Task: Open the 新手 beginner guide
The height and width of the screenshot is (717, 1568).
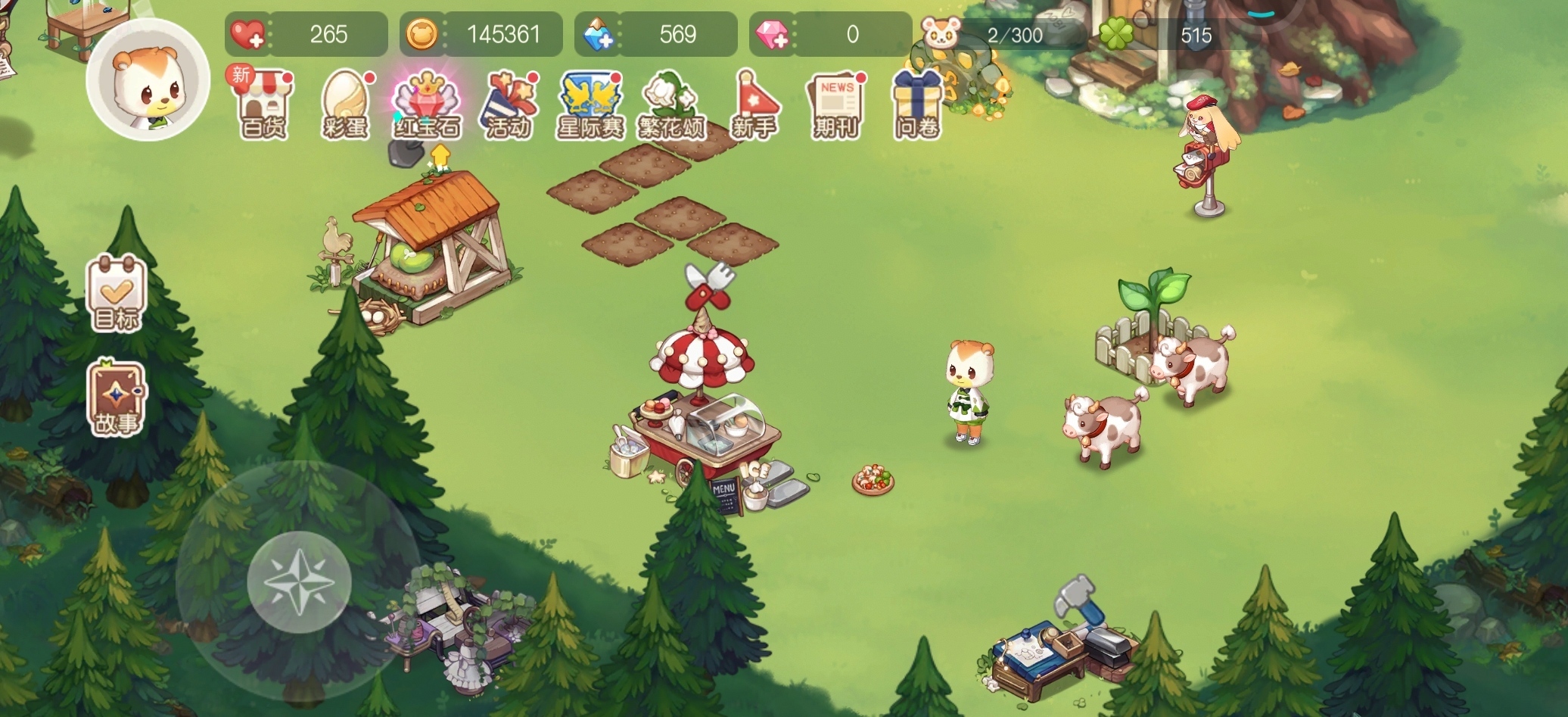Action: (754, 106)
